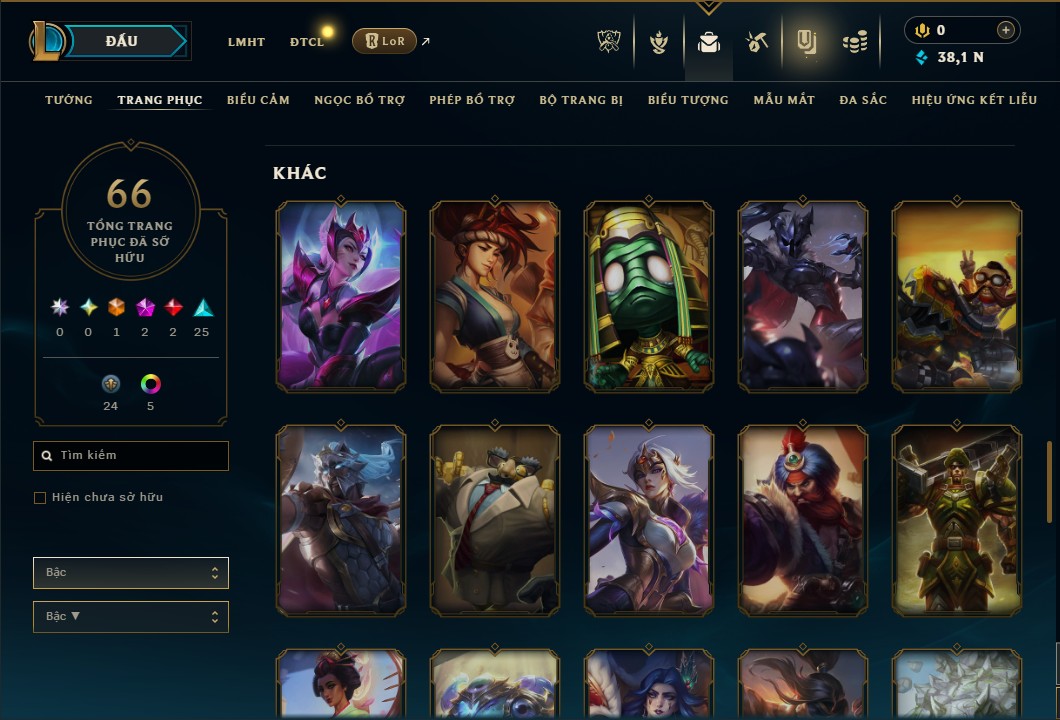
Task: Switch to the ĐA SẮC tab
Action: [x=863, y=100]
